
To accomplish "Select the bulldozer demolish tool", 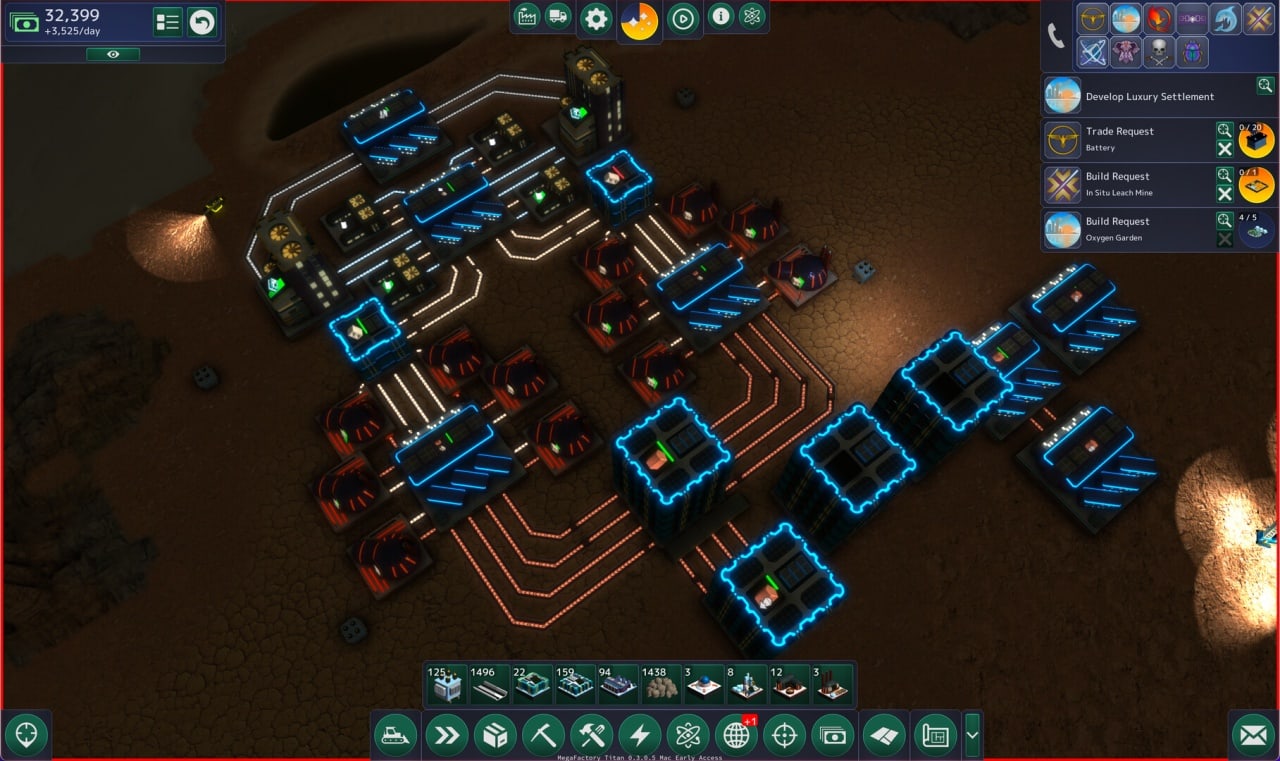I will (395, 736).
